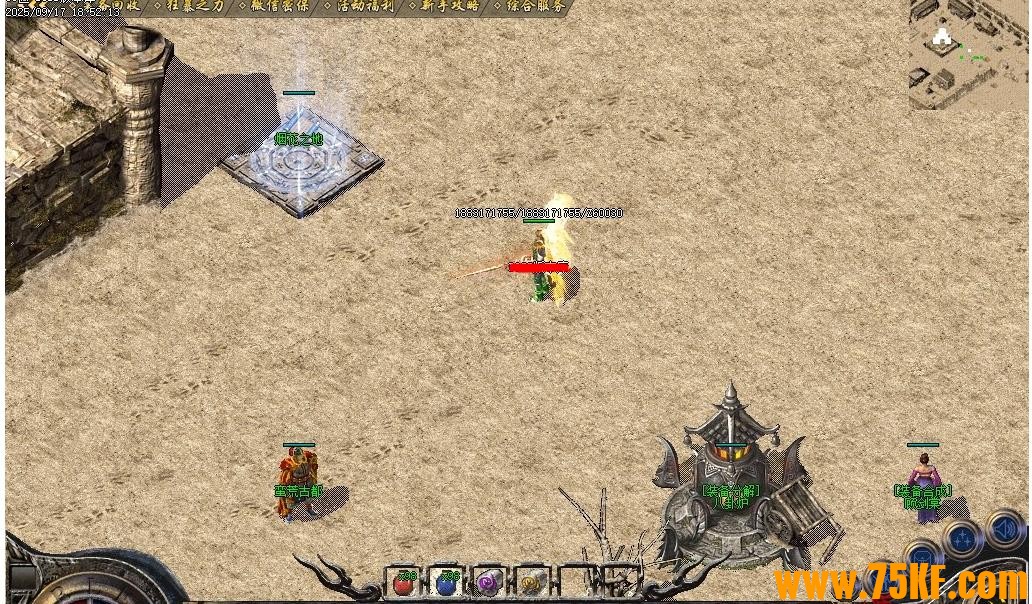Open the 新手攻略 top menu
Viewport: 1032px width, 604px height.
[x=450, y=6]
